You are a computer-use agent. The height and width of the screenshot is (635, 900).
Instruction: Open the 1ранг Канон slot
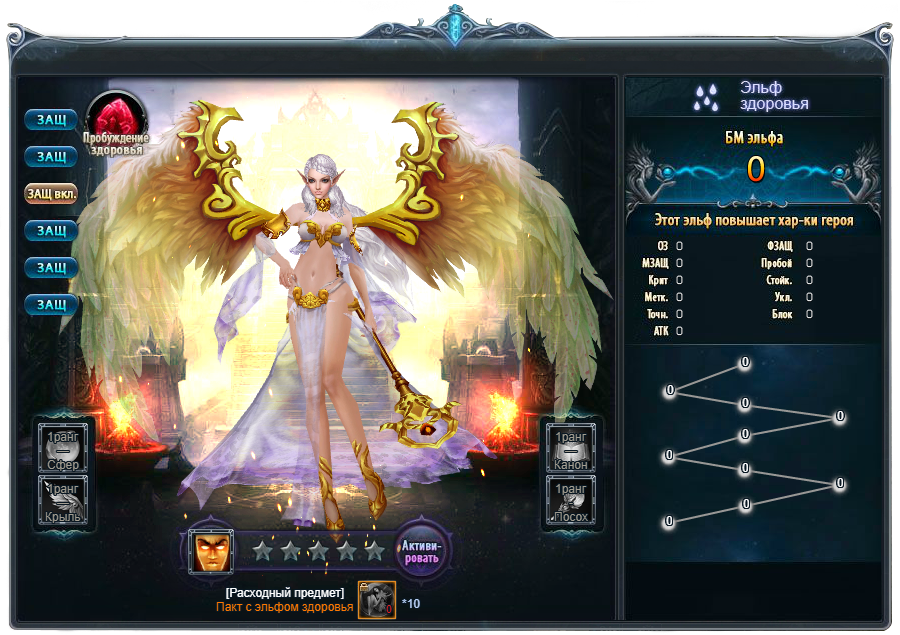point(570,447)
